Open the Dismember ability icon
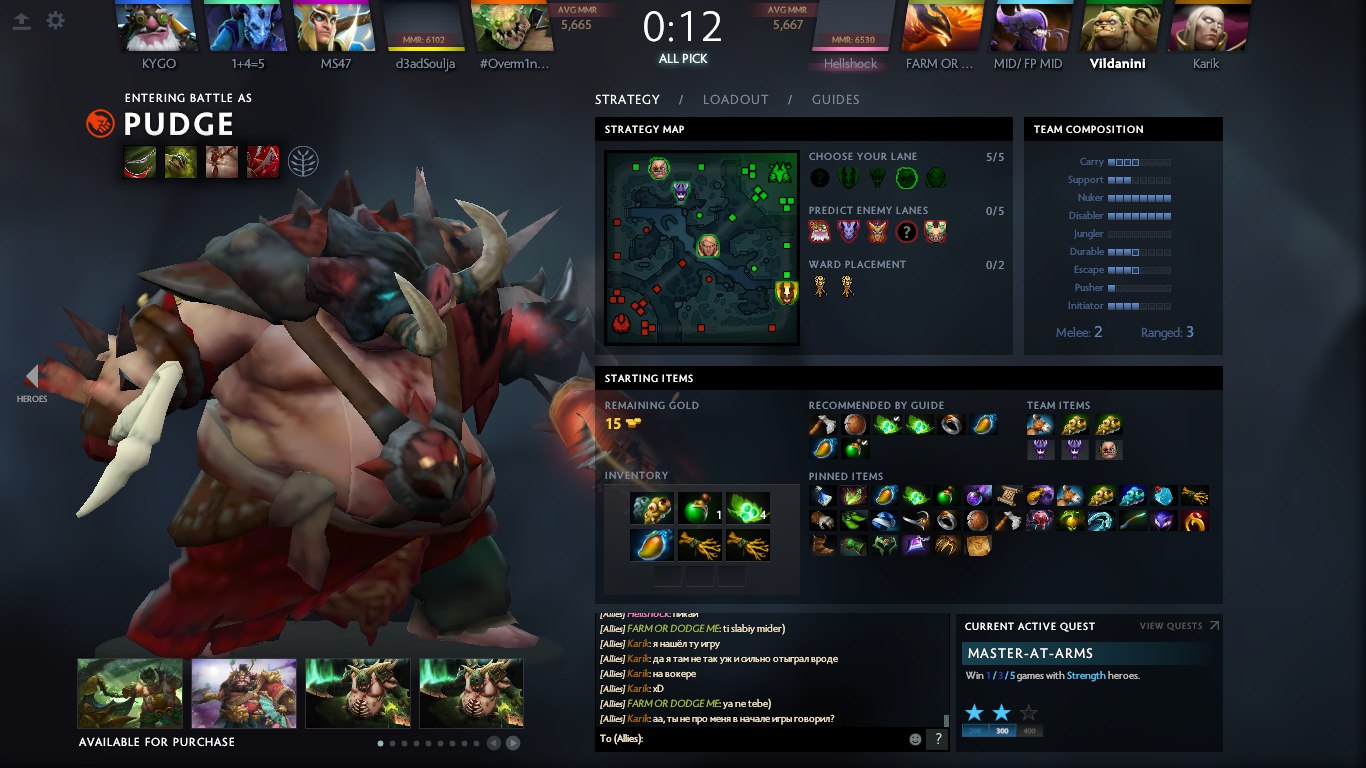This screenshot has height=768, width=1366. click(x=262, y=161)
